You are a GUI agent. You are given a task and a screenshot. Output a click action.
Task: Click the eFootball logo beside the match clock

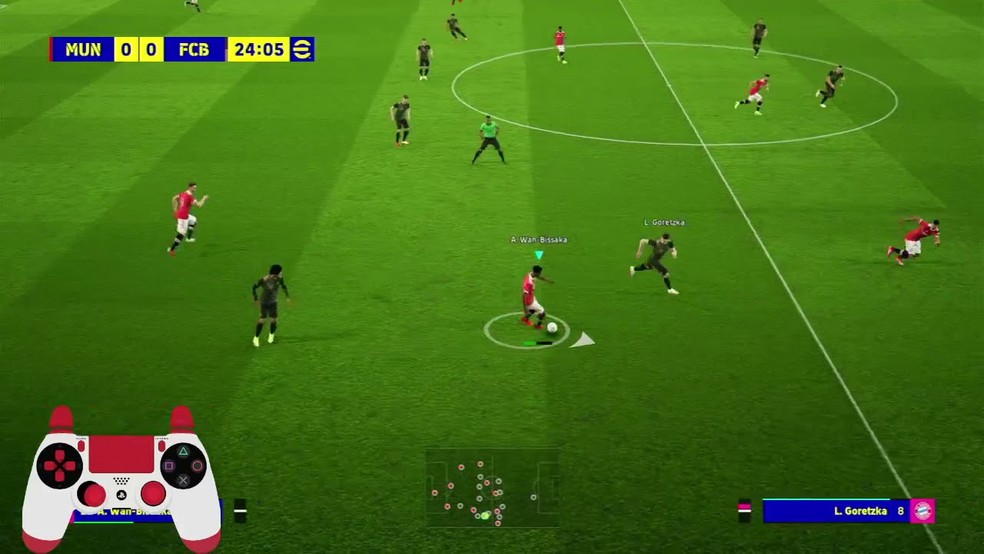click(x=301, y=49)
